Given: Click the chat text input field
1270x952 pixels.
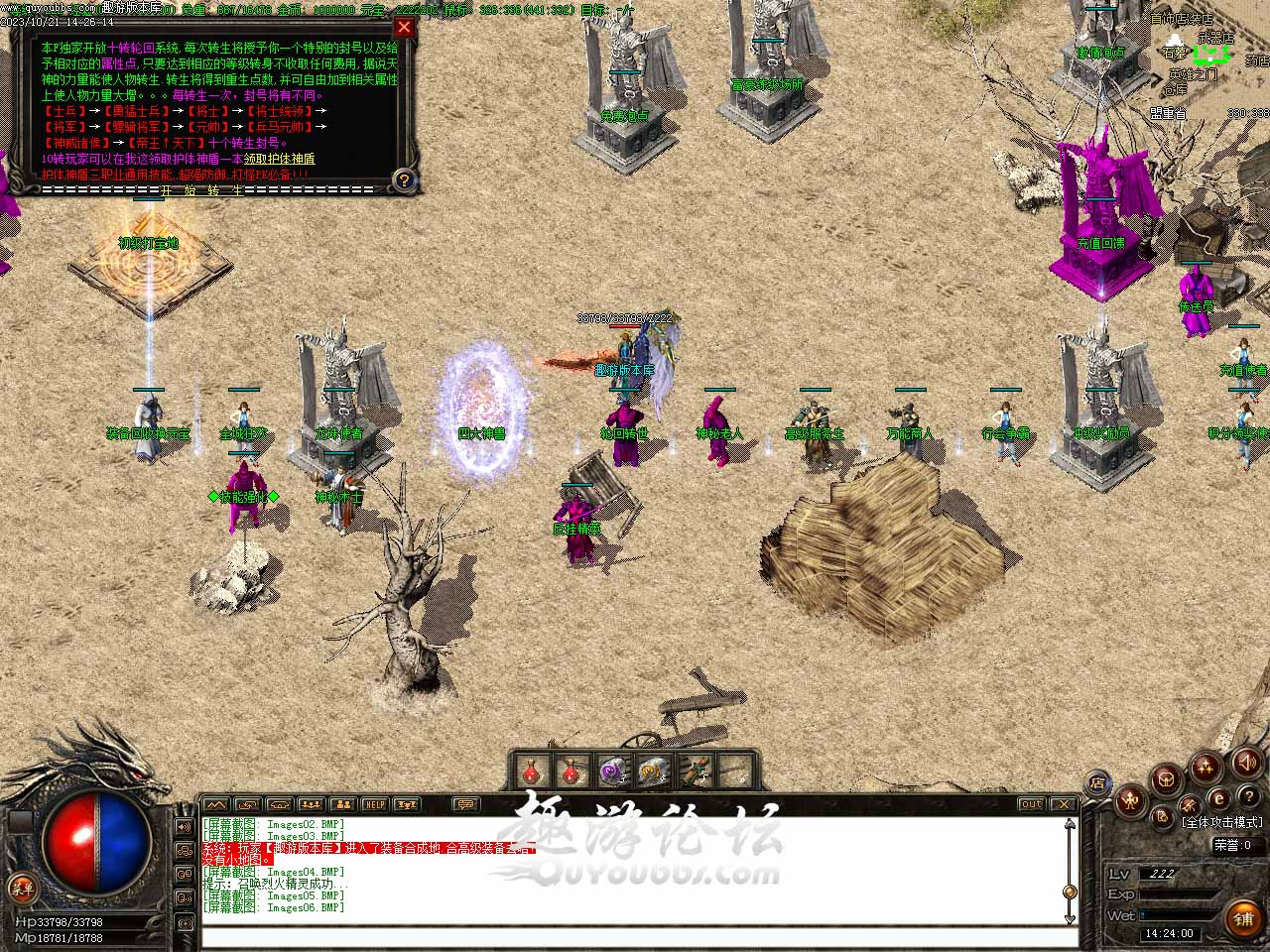Looking at the screenshot, I should tap(635, 937).
